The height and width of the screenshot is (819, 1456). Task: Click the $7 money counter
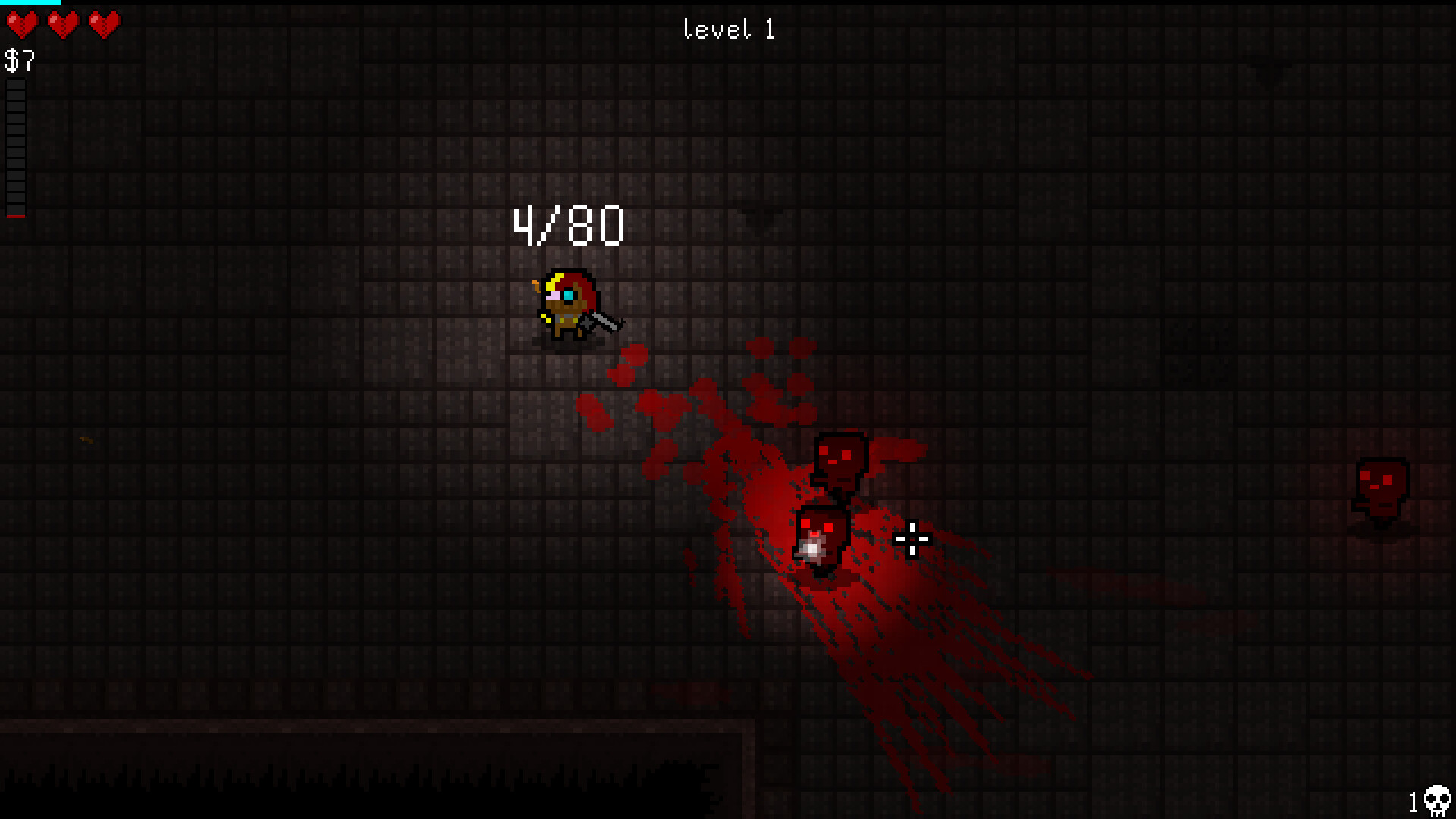19,61
